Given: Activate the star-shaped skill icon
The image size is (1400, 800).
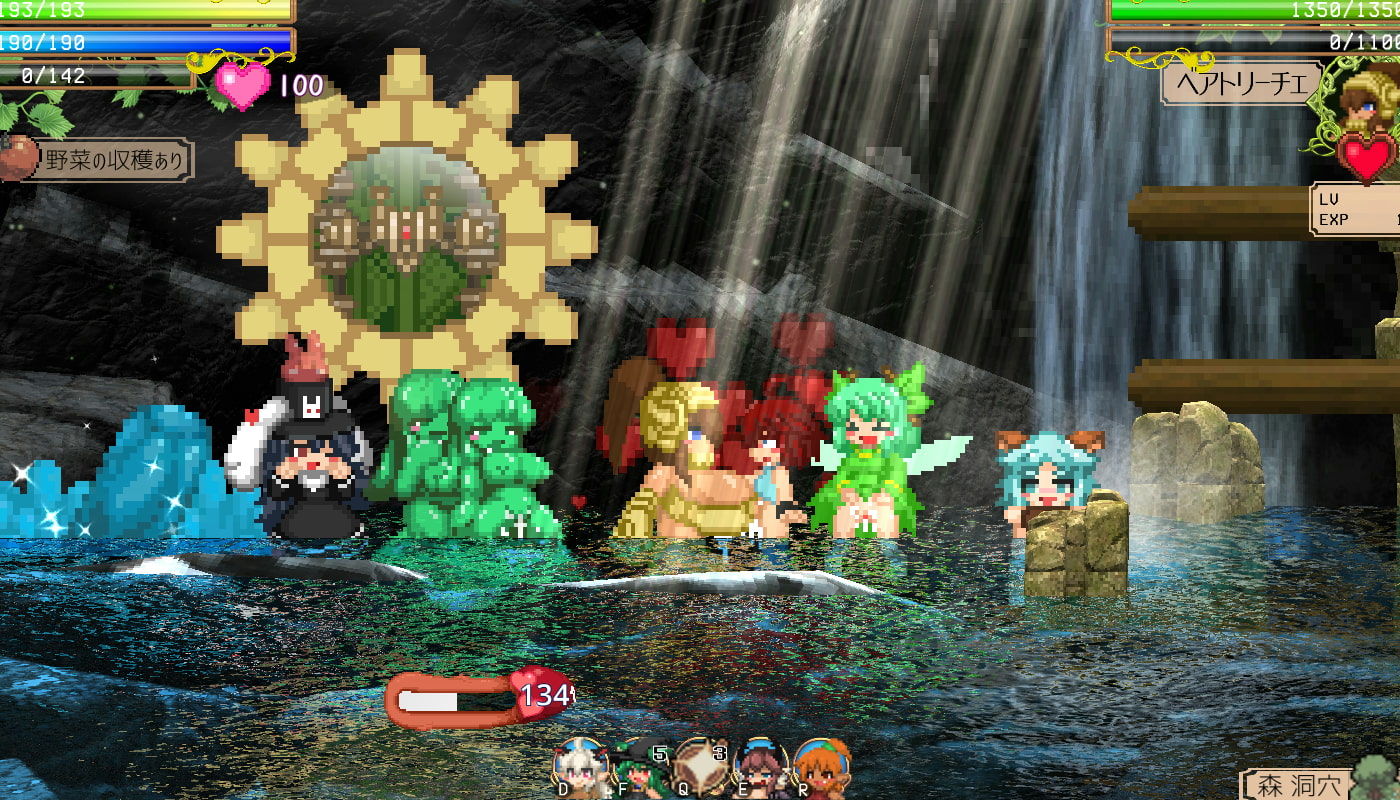Looking at the screenshot, I should 700,765.
